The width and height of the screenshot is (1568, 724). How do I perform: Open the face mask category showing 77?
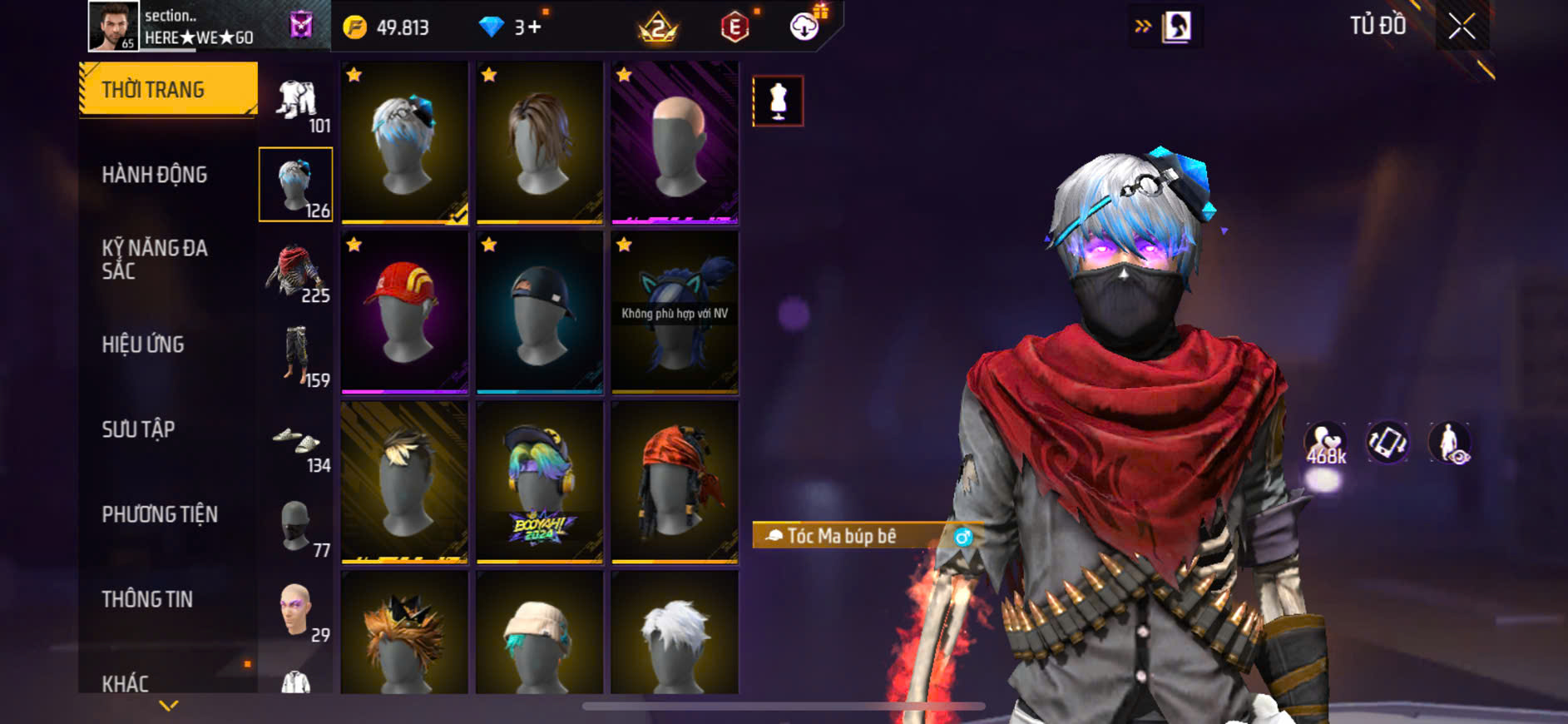(x=296, y=528)
